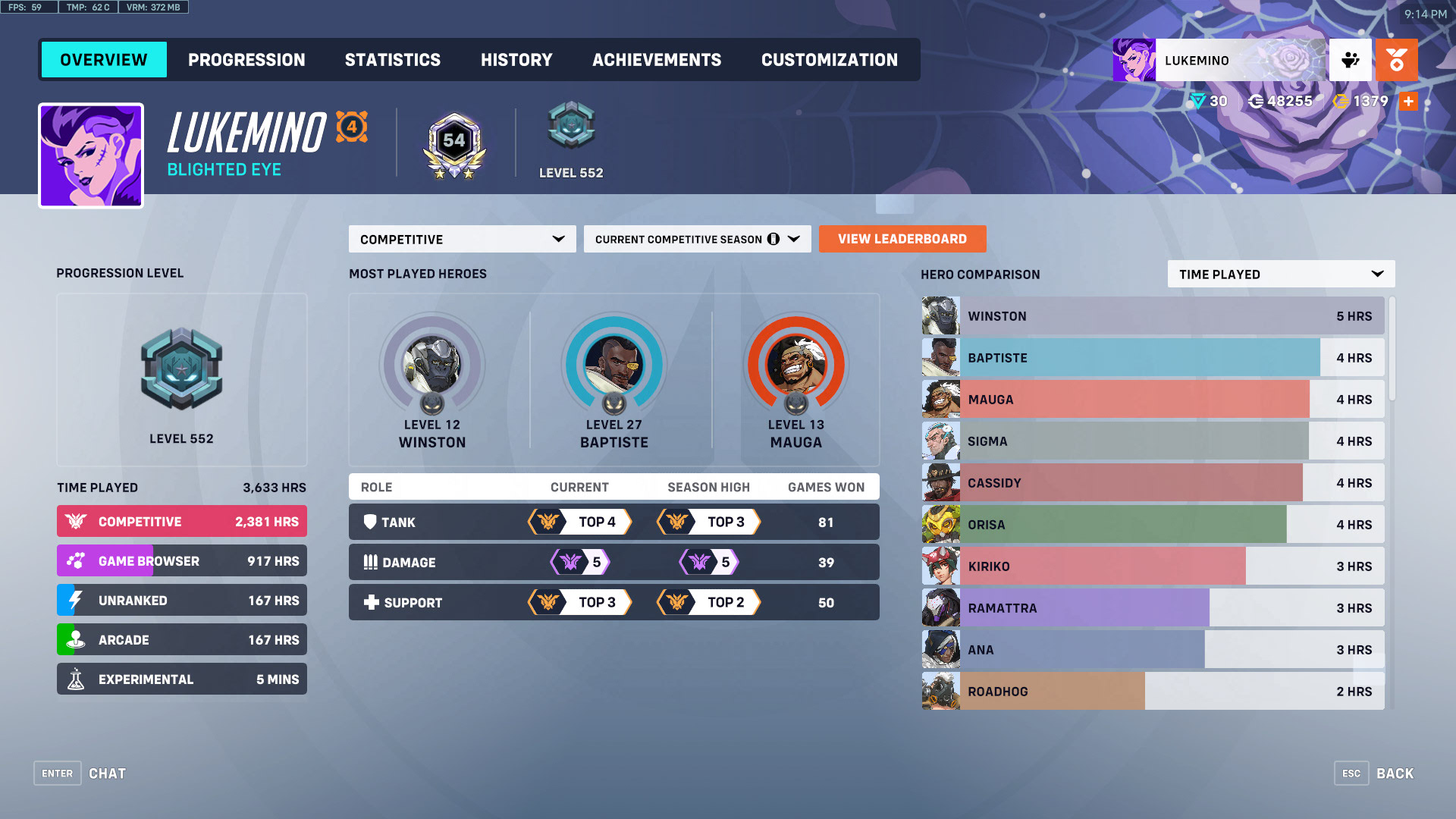Open the social group icon button

tap(1350, 60)
